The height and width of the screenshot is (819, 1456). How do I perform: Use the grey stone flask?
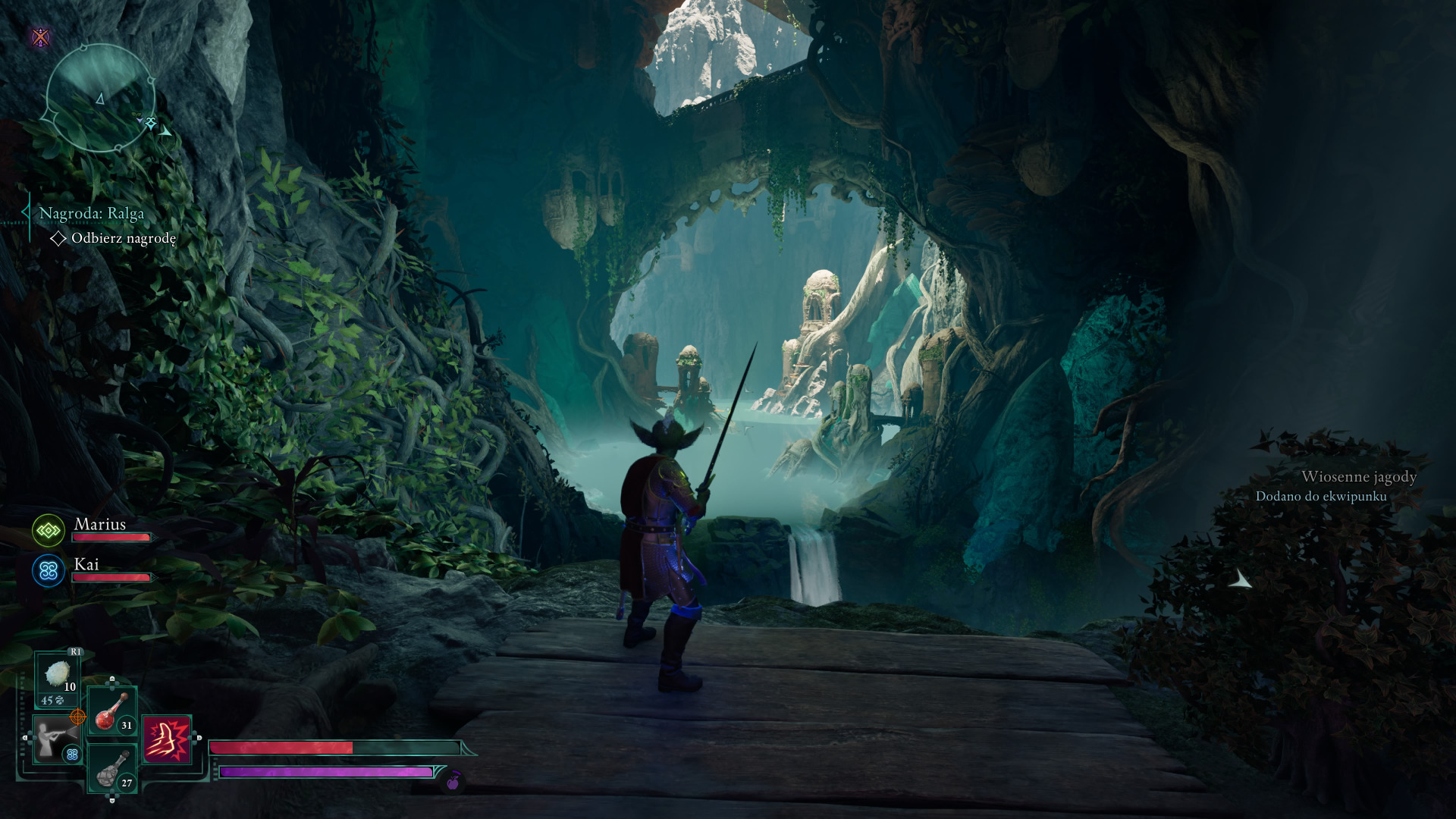(112, 768)
